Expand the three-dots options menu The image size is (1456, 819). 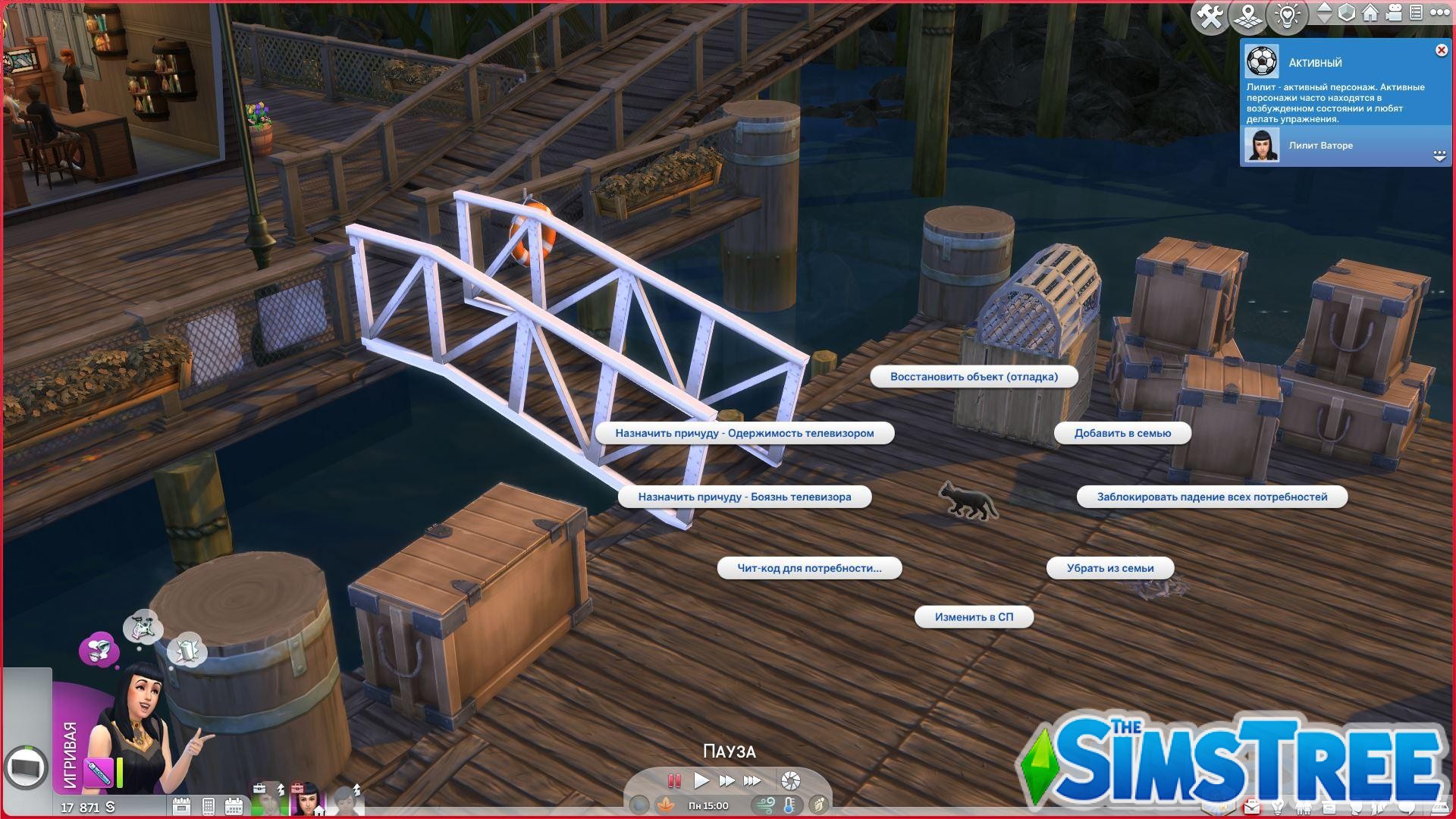pyautogui.click(x=1439, y=14)
